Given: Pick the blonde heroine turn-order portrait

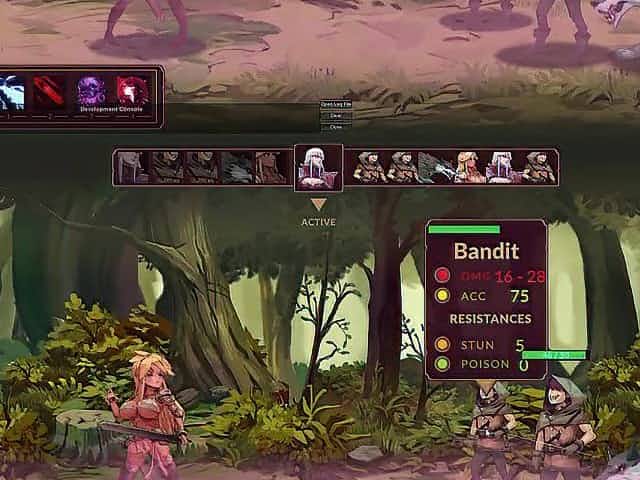Looking at the screenshot, I should (x=467, y=167).
